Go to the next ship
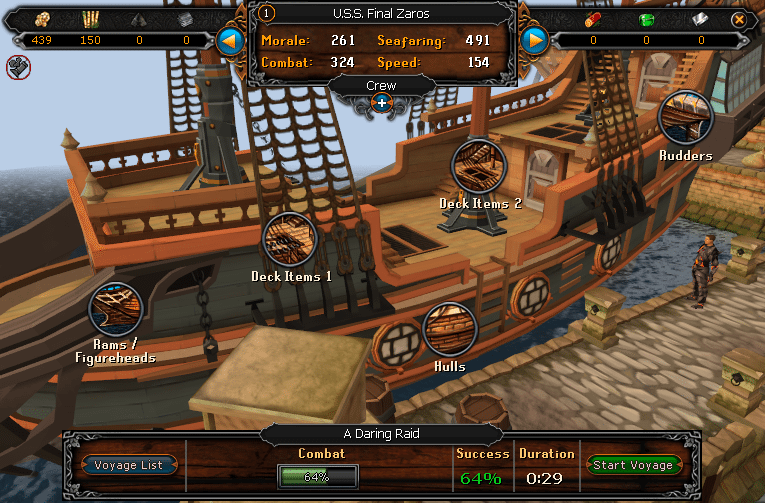This screenshot has width=765, height=503. pos(535,41)
